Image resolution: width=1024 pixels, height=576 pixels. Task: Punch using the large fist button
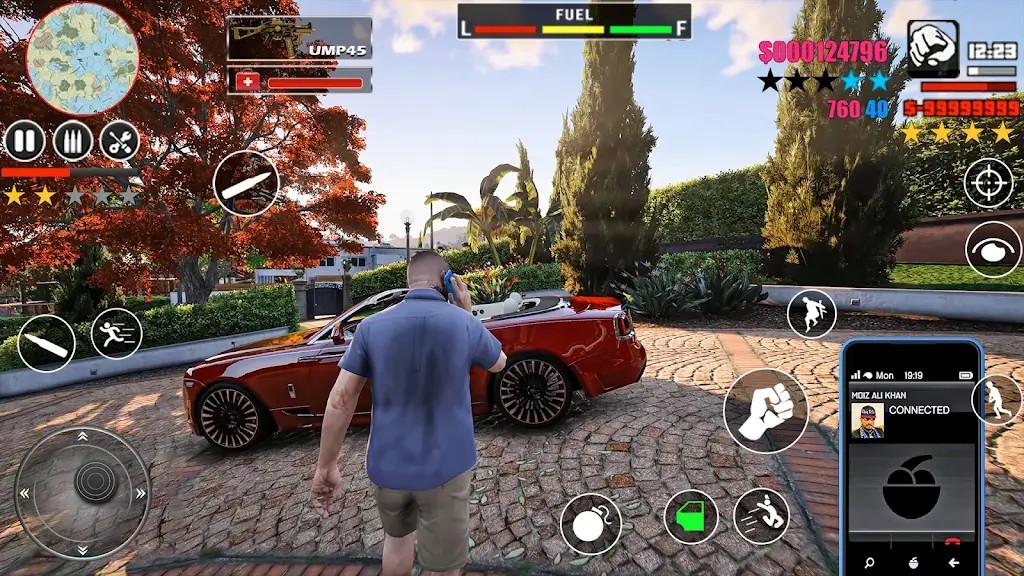coord(766,411)
